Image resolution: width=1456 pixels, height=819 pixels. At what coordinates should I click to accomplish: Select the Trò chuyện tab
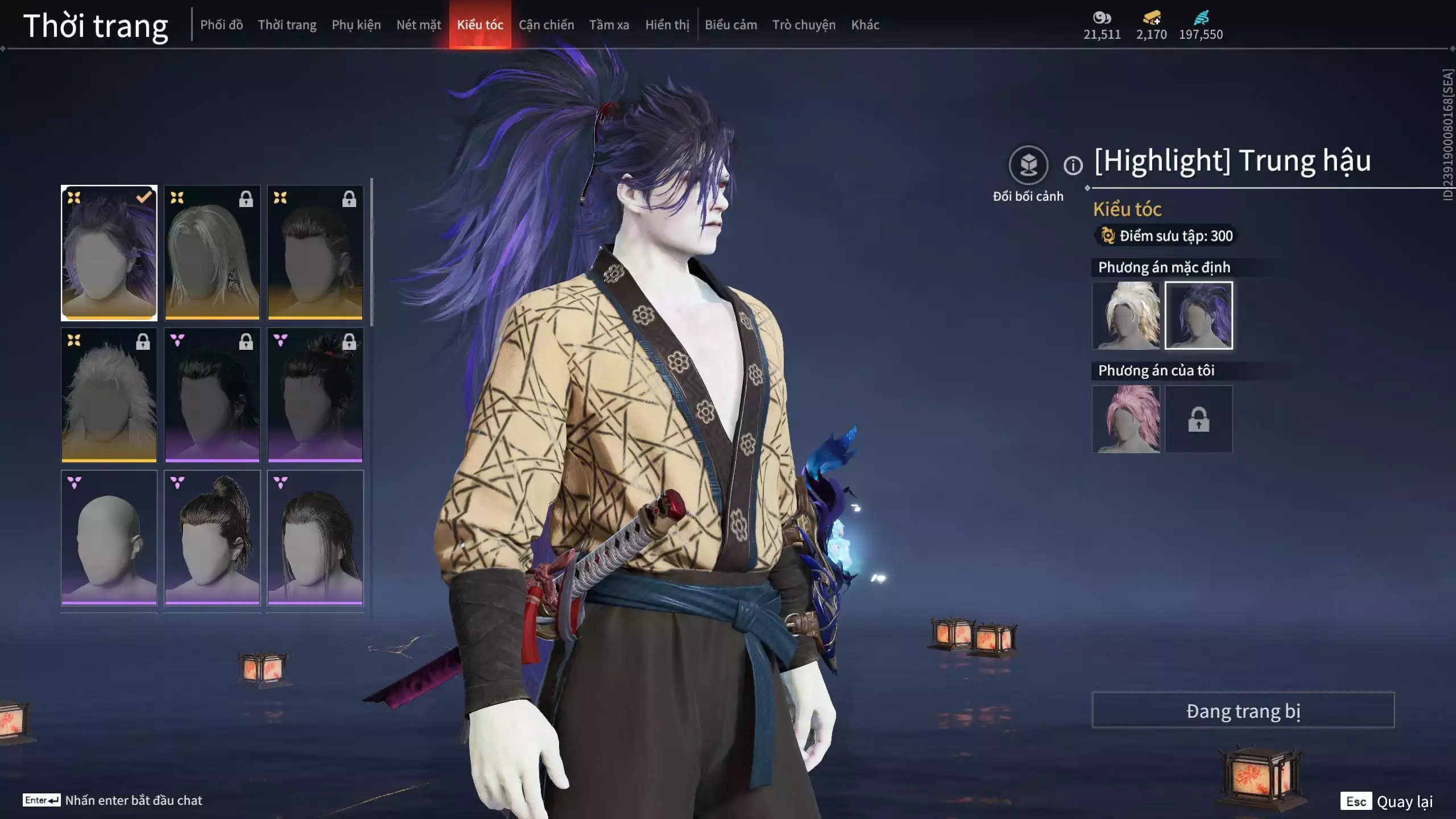804,25
